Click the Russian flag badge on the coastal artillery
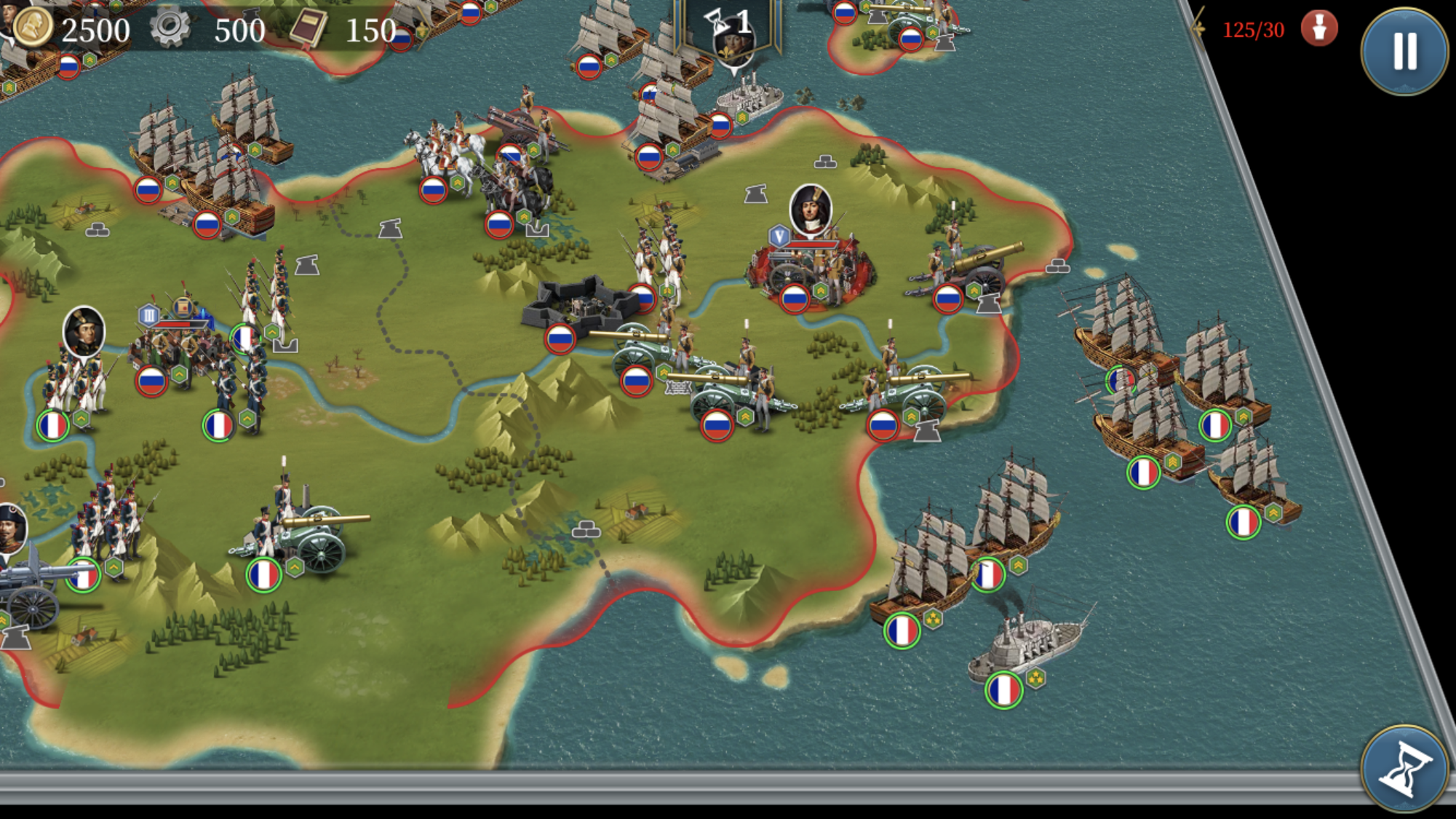 [x=948, y=299]
